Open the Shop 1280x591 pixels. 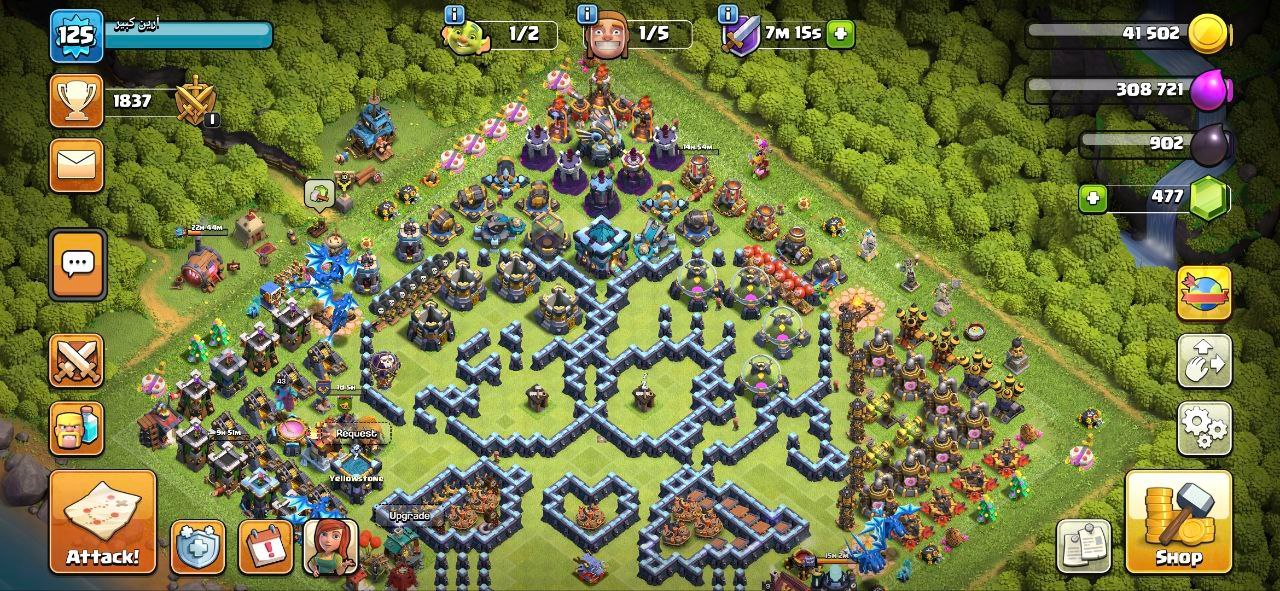1178,521
